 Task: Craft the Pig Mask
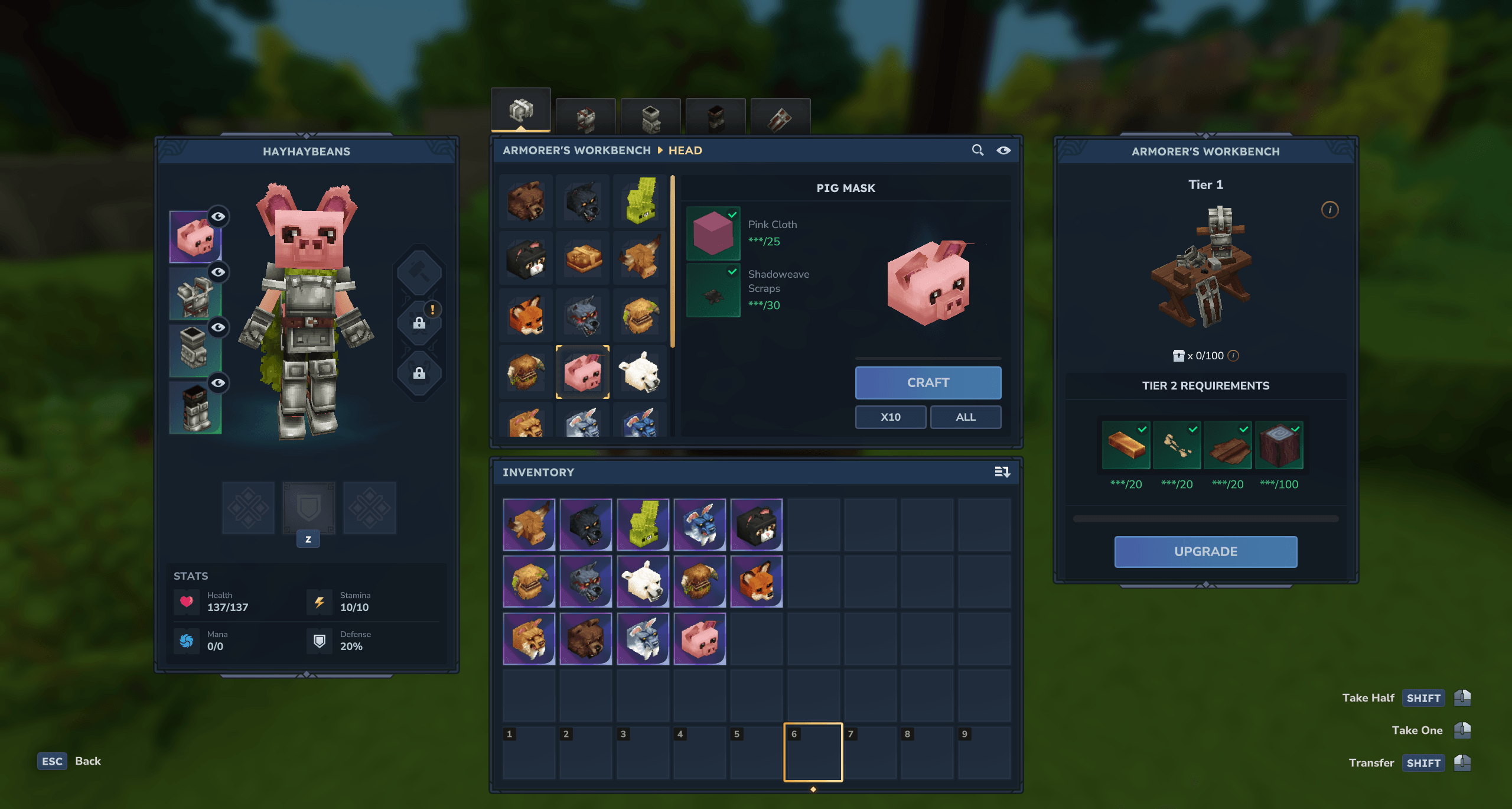point(927,382)
